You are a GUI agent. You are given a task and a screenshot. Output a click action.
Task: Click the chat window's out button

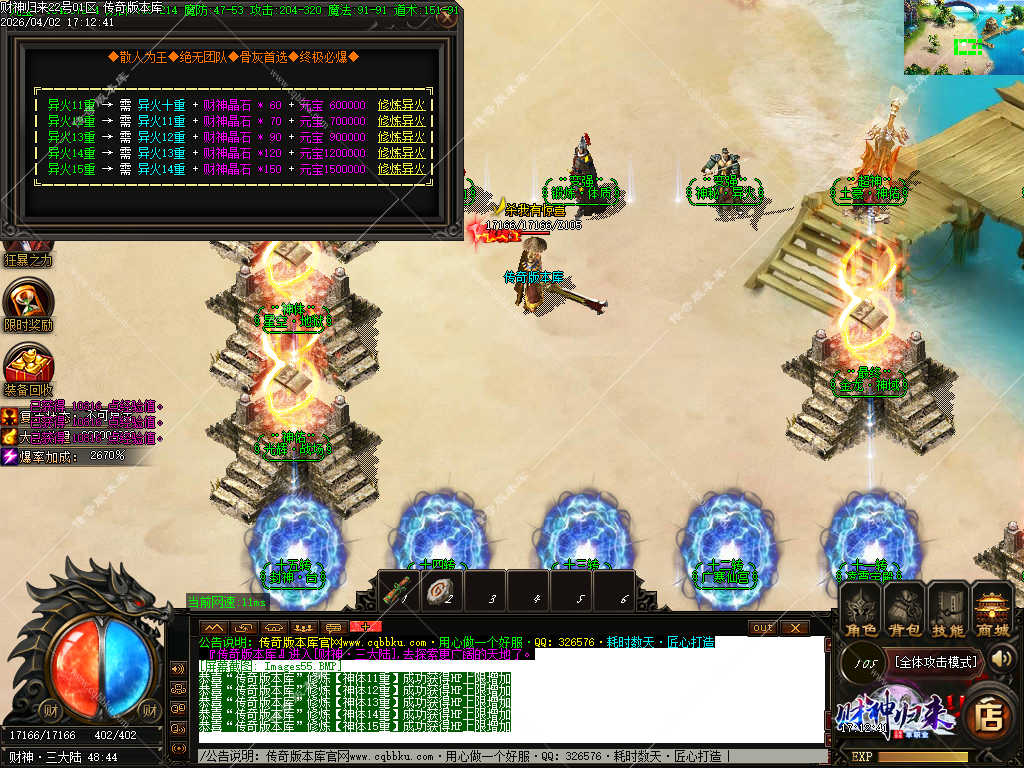(x=762, y=627)
